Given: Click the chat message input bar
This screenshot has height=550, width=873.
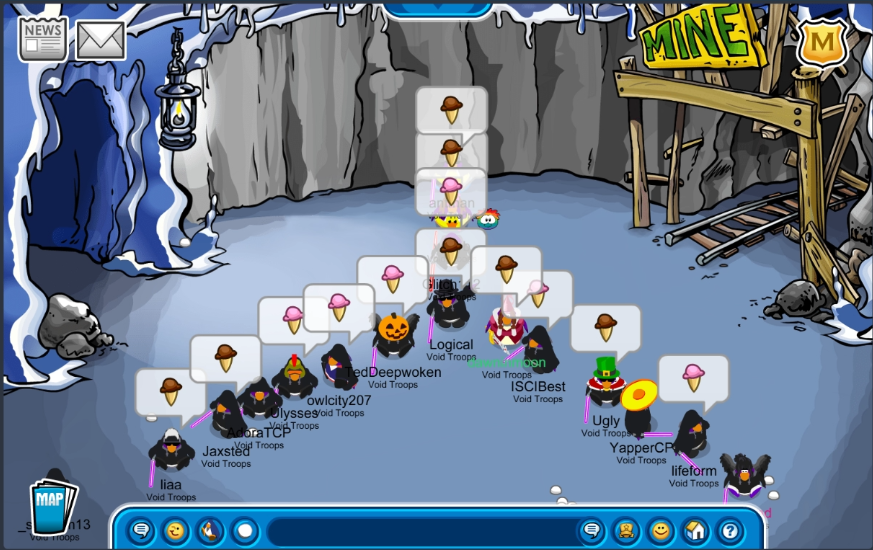Looking at the screenshot, I should (x=420, y=531).
